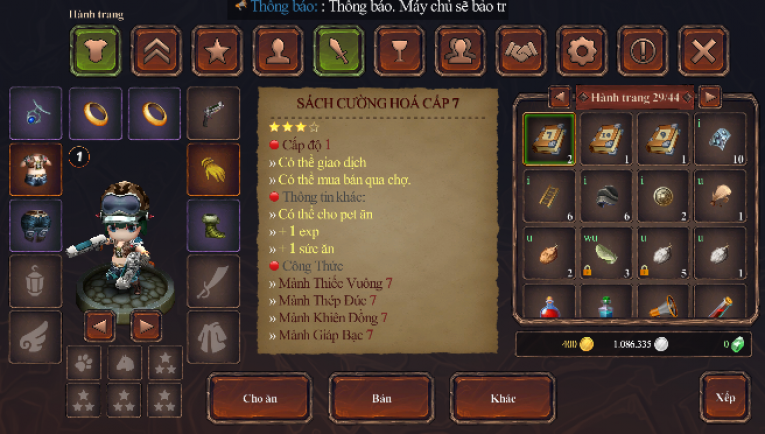
Task: Select the necklace equipment slot
Action: 35,113
